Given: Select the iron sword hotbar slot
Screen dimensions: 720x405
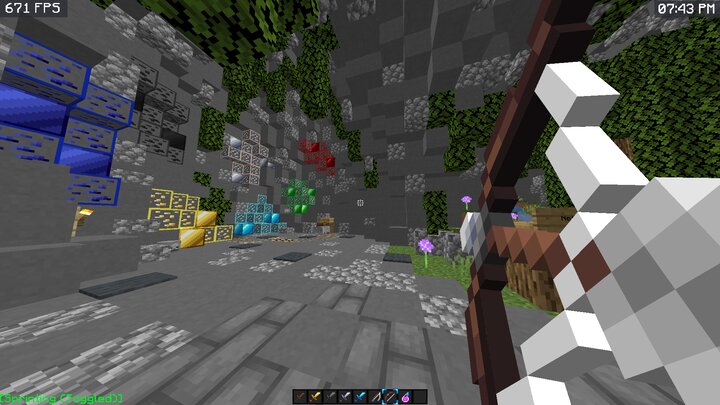Looking at the screenshot, I should pyautogui.click(x=345, y=397).
